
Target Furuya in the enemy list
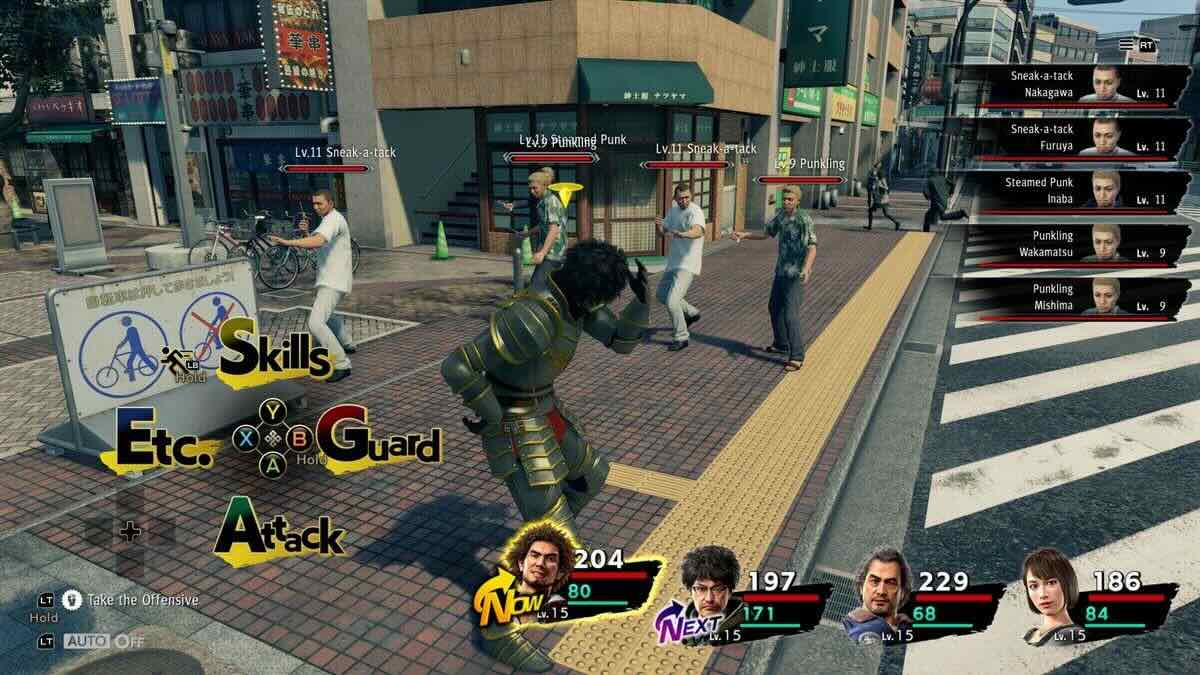pos(1071,138)
